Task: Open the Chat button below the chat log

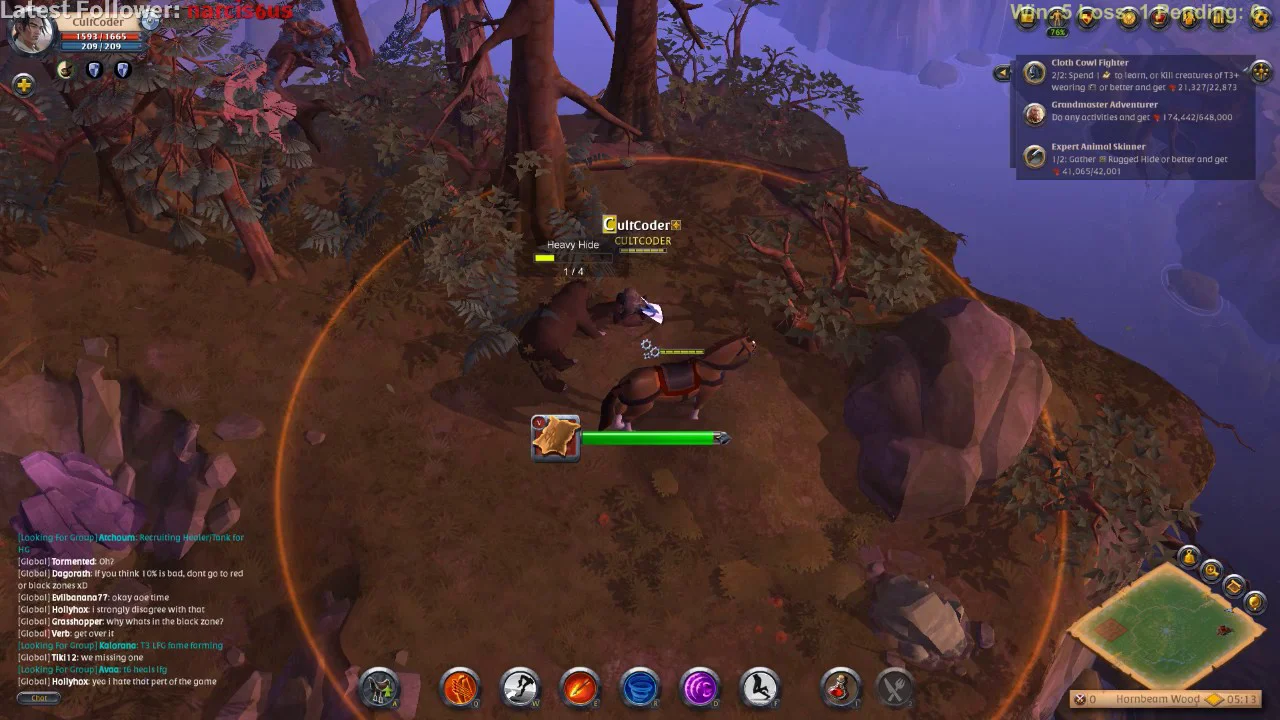Action: pos(39,698)
